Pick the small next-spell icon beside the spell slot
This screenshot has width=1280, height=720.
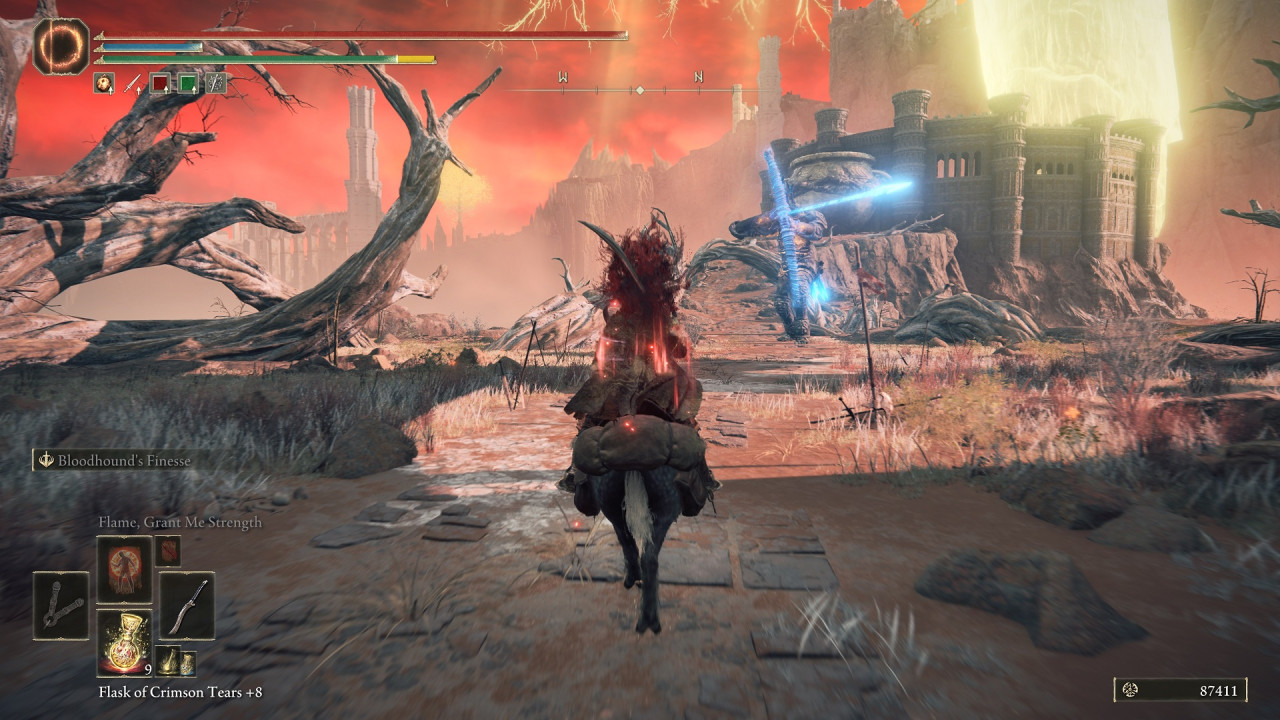click(168, 550)
